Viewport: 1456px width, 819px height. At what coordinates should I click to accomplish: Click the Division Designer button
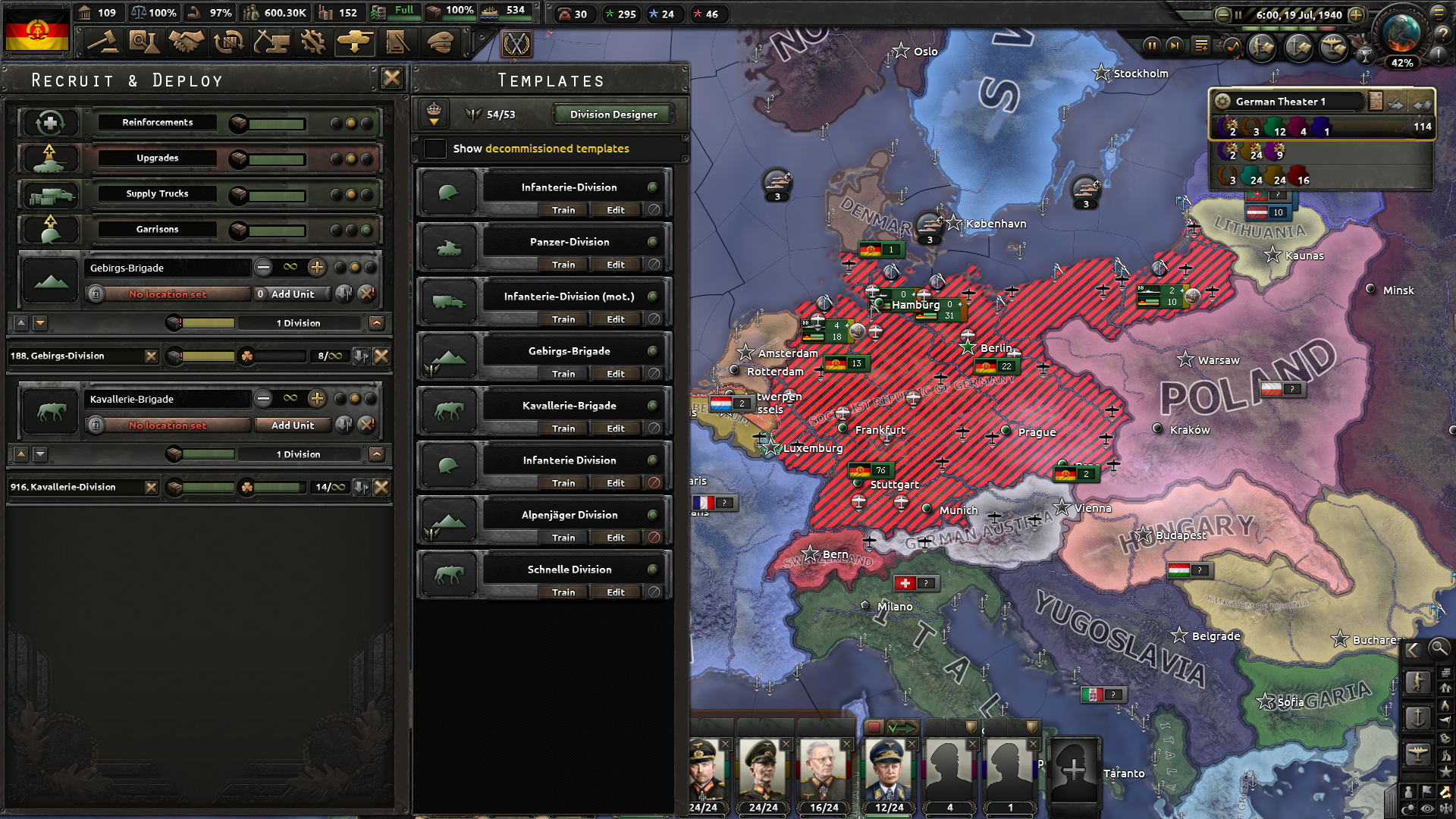(x=611, y=115)
